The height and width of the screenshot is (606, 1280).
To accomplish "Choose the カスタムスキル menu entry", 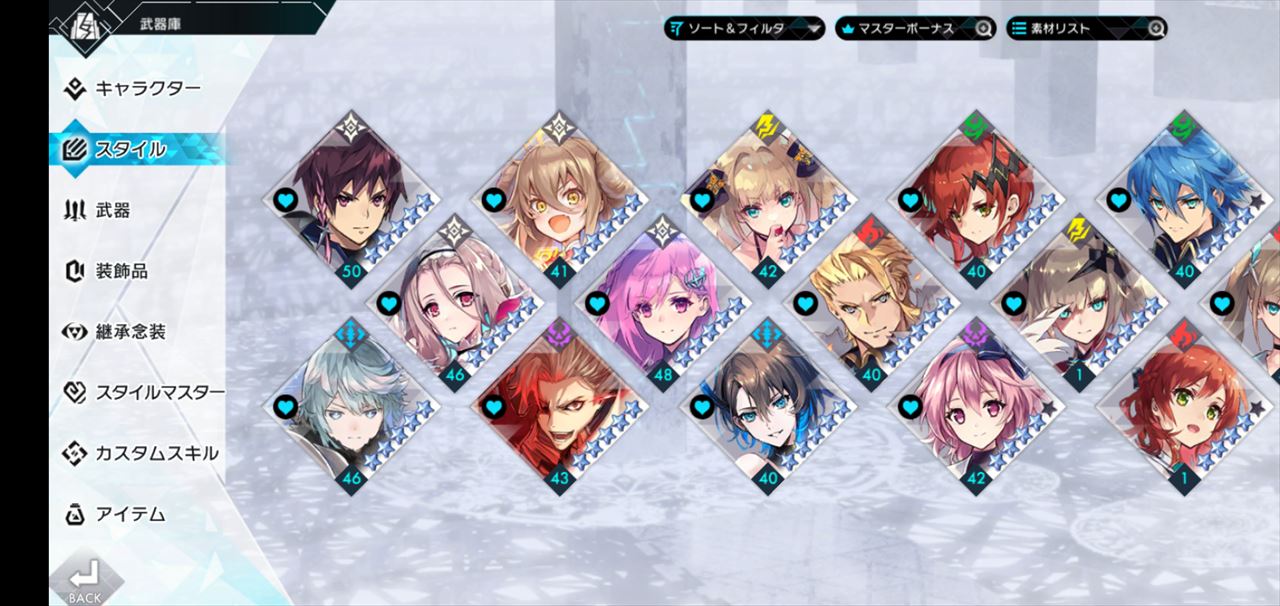I will [x=156, y=454].
